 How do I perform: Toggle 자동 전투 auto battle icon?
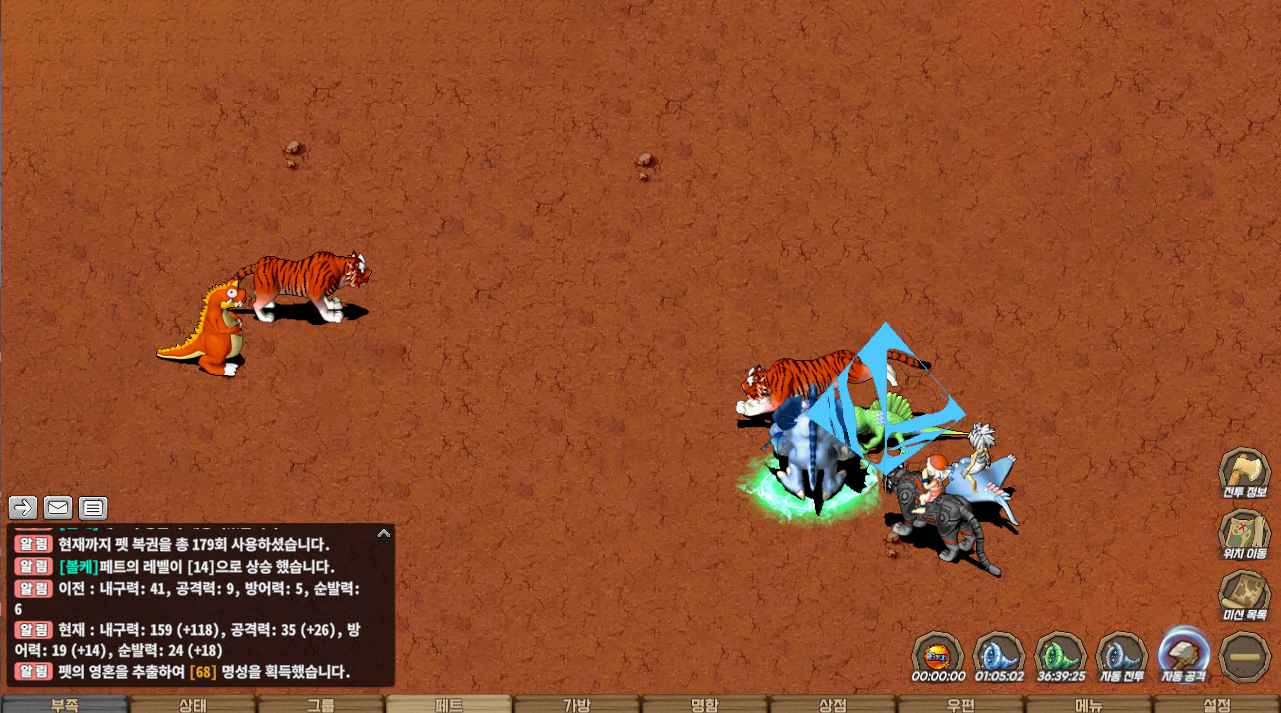1122,654
